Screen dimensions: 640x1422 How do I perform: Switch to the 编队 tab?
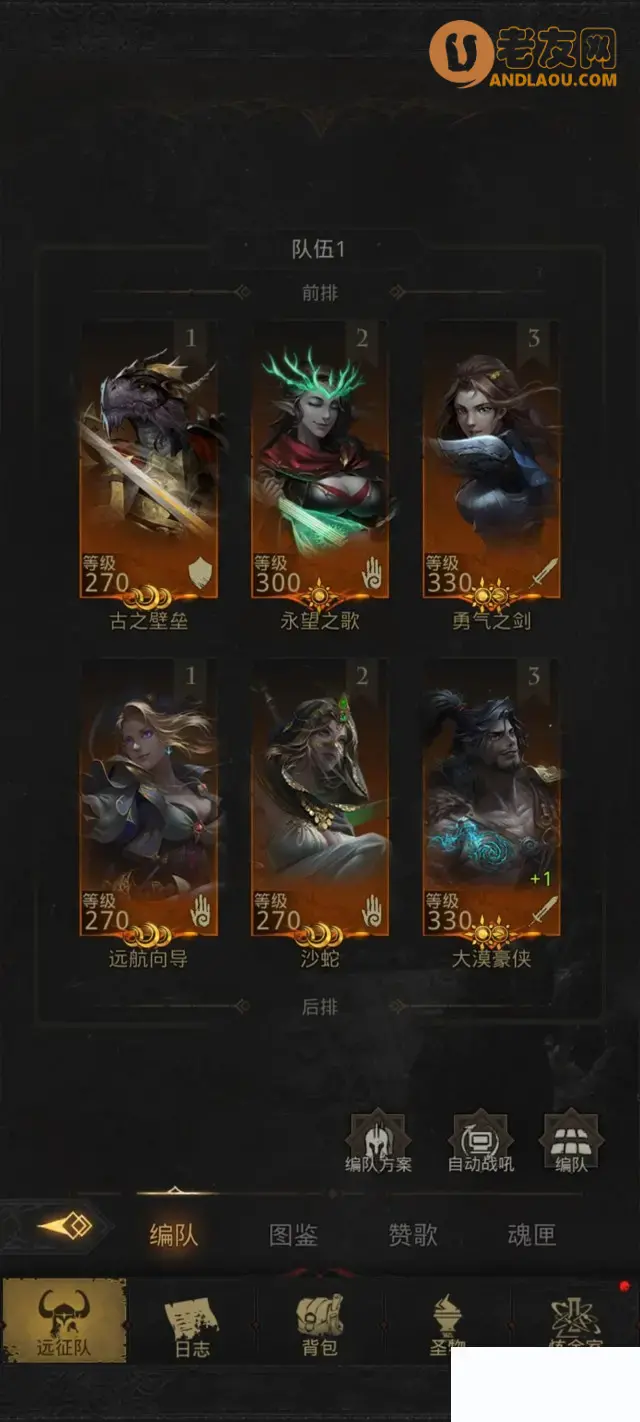click(174, 1235)
